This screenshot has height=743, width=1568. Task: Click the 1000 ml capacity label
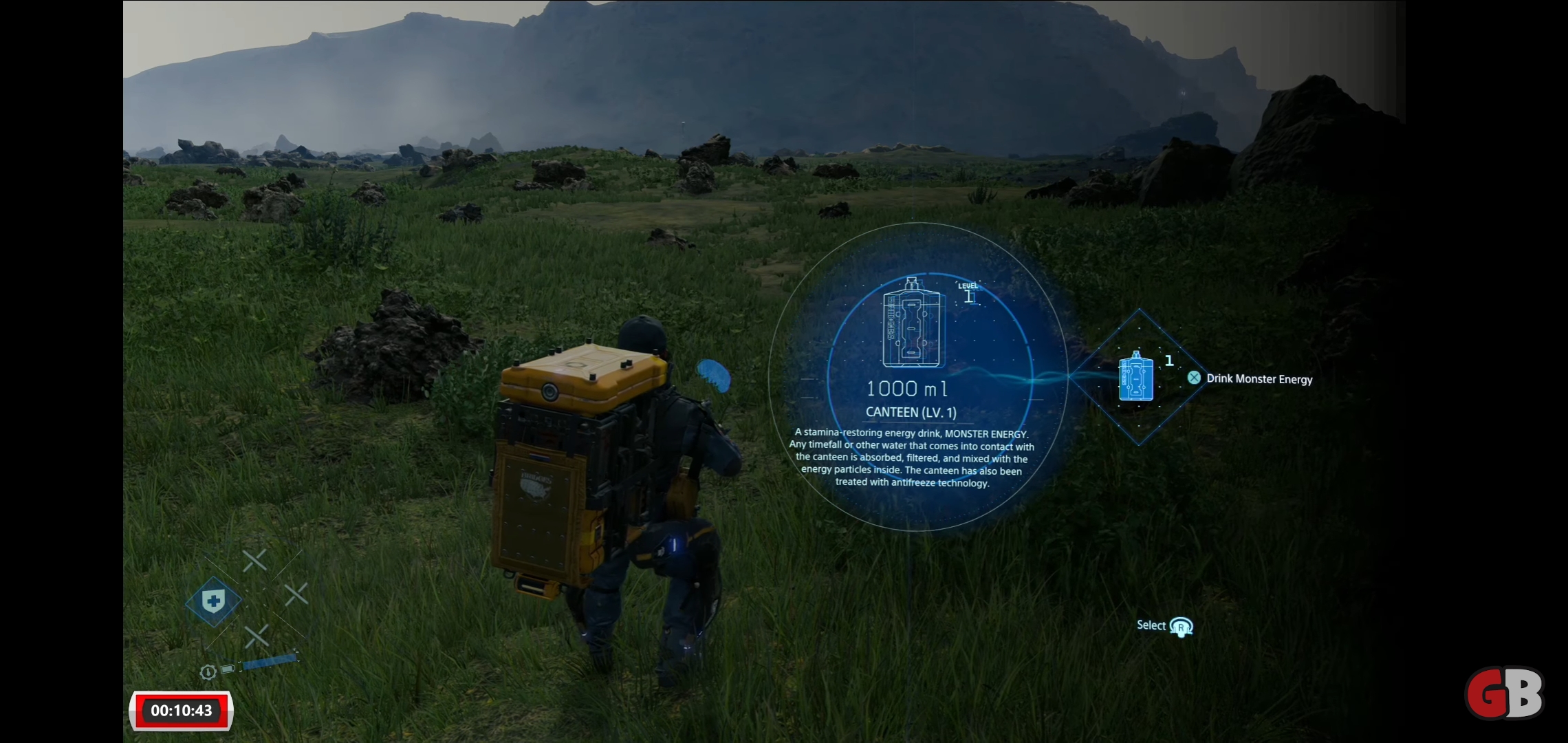(908, 388)
